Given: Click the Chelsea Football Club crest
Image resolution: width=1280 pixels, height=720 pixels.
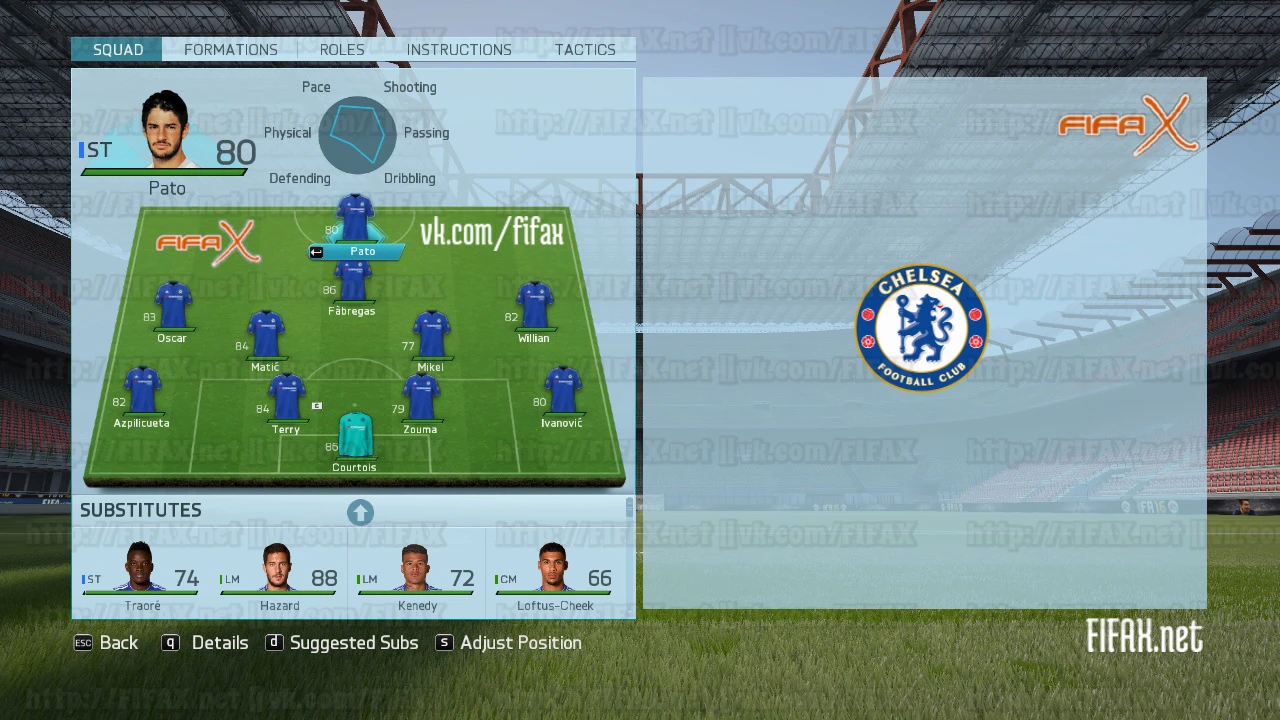Looking at the screenshot, I should coord(921,327).
